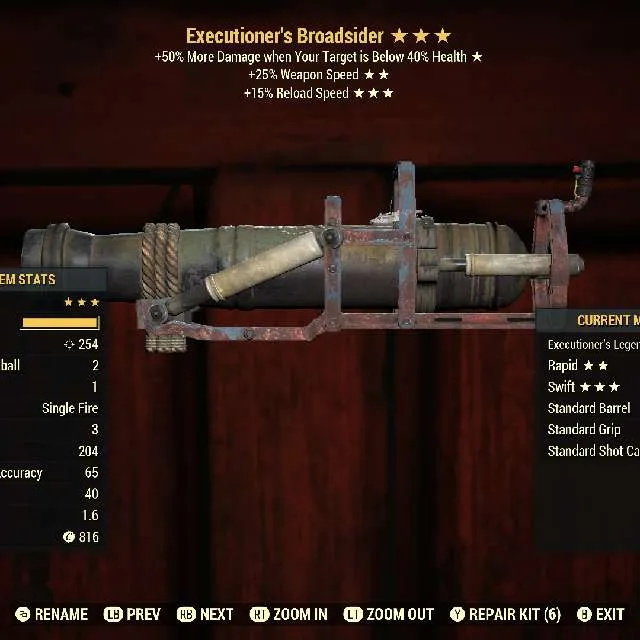Select Zoom Out in the bottom bar
Image resolution: width=640 pixels, height=640 pixels.
(389, 614)
